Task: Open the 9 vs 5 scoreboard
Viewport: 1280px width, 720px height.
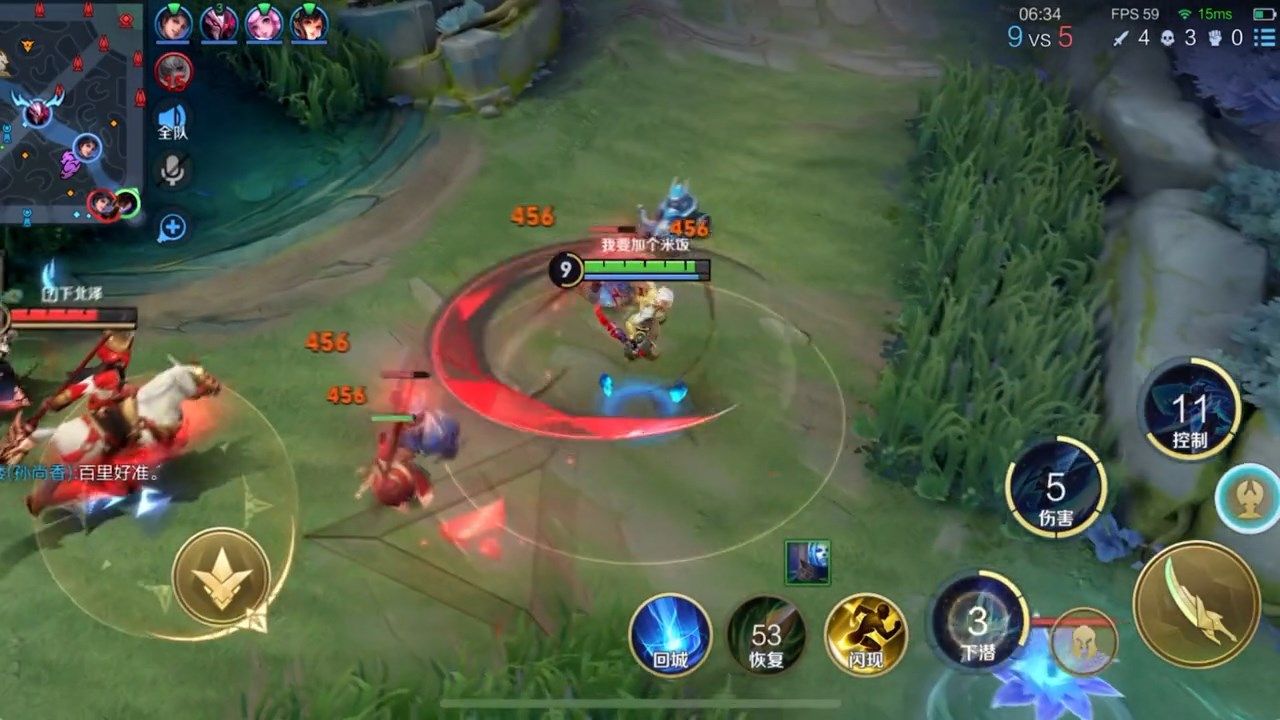Action: coord(1039,38)
